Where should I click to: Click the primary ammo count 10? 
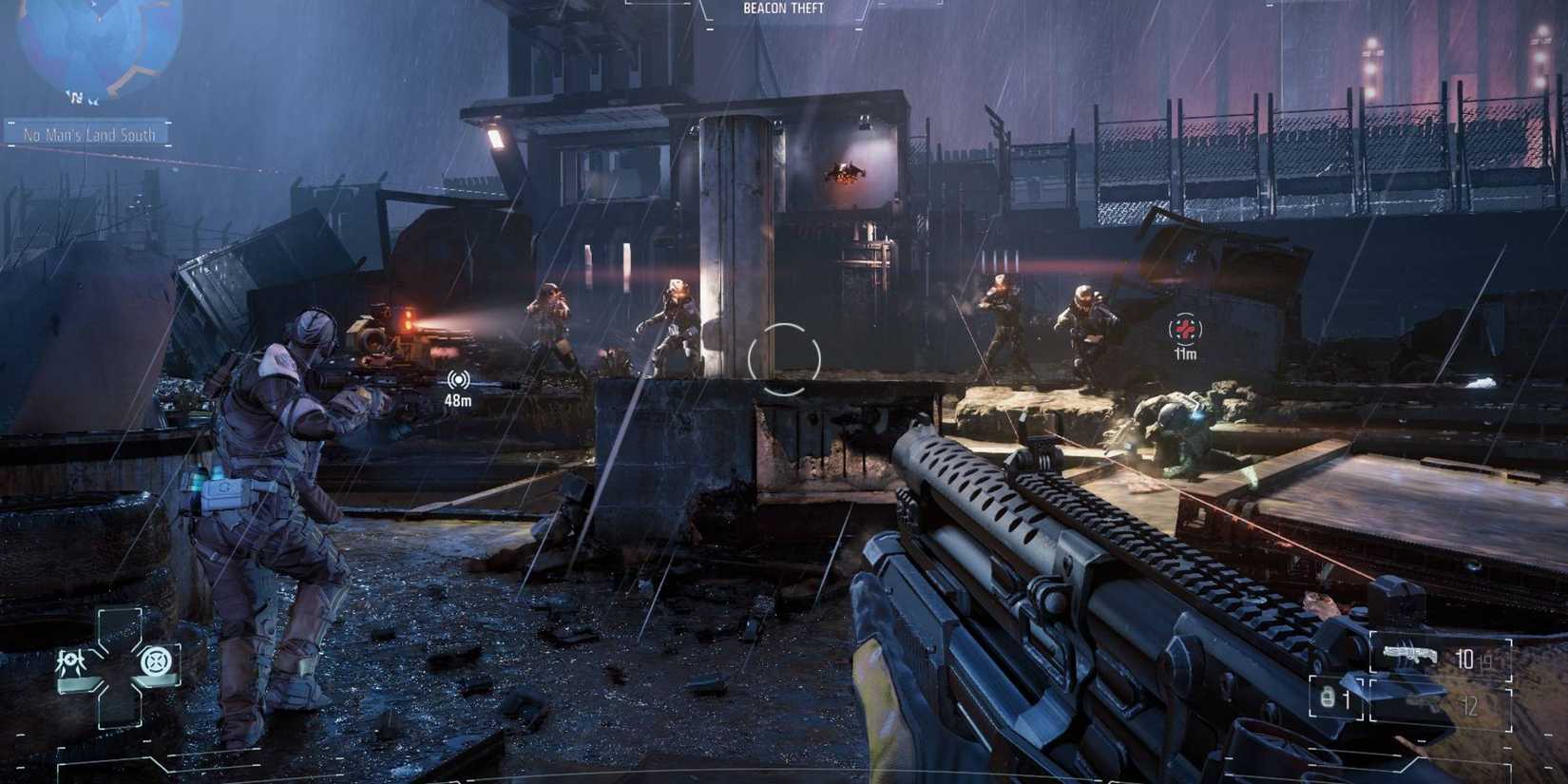pos(1464,659)
